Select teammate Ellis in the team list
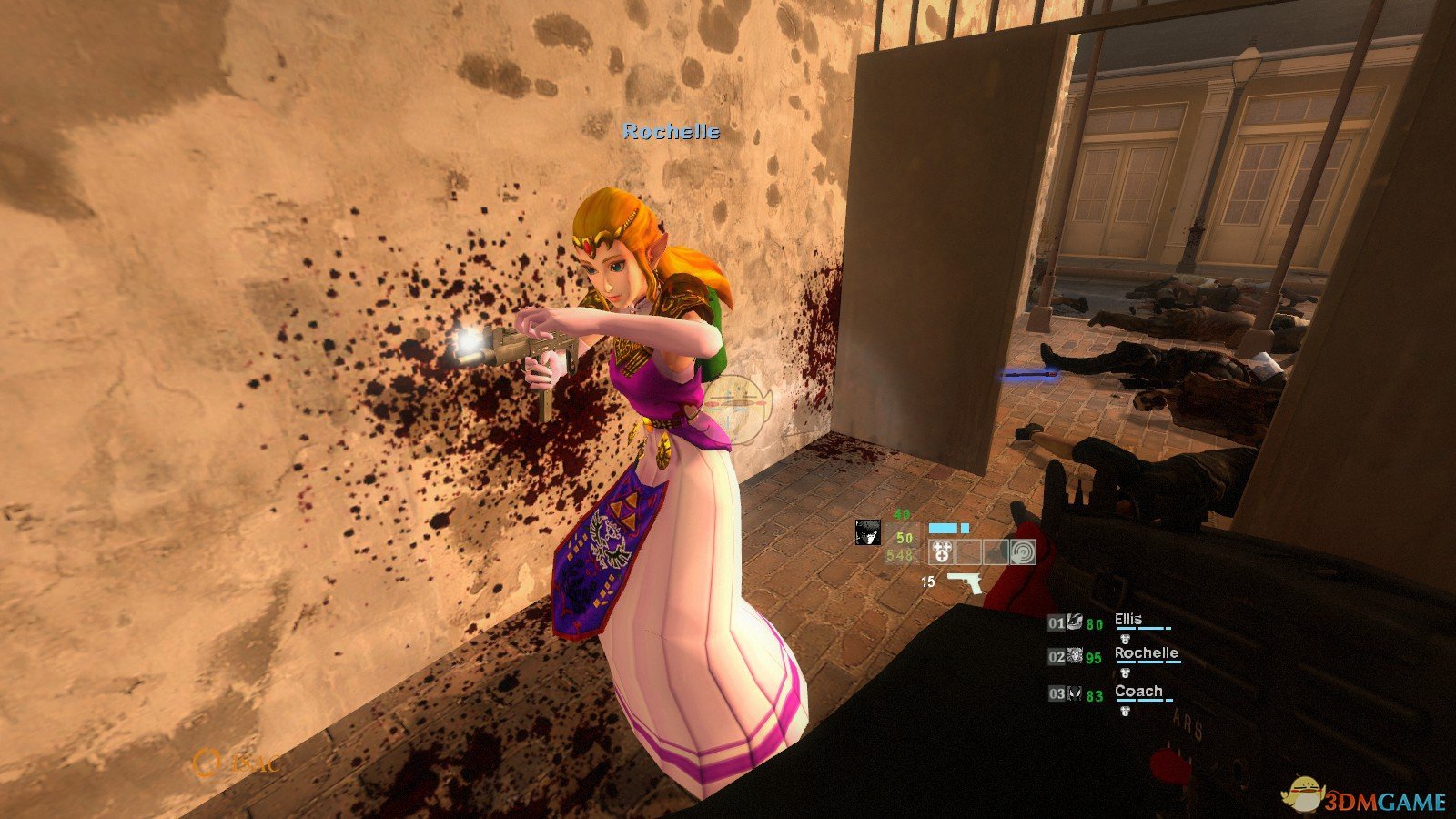 coord(1128,620)
